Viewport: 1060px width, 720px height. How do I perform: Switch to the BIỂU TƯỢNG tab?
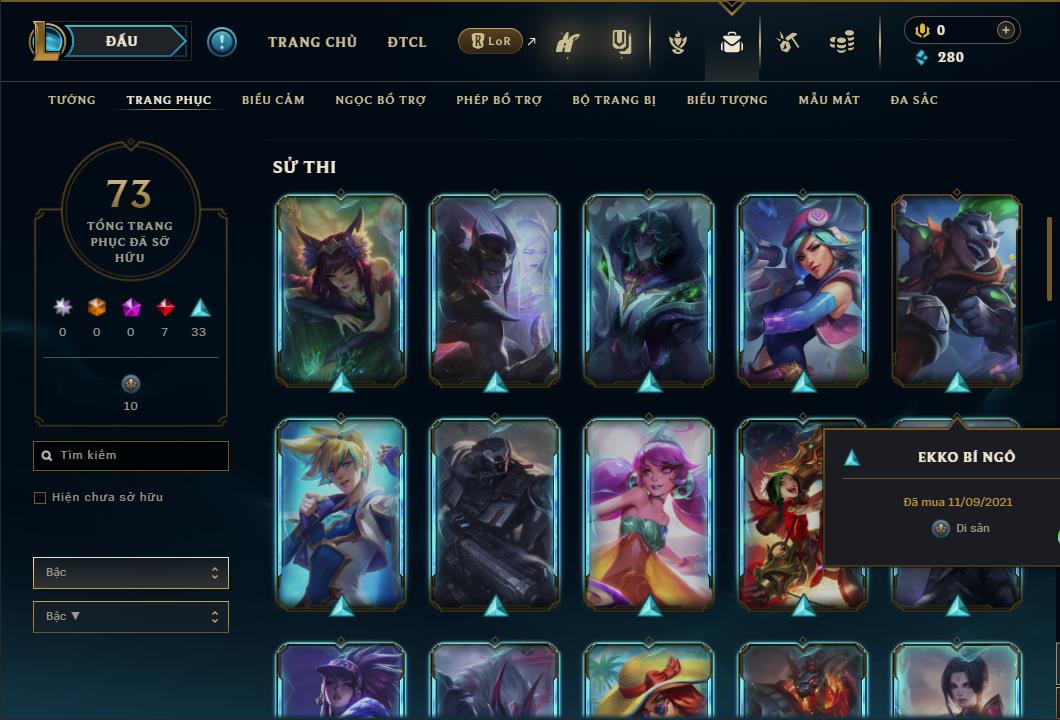(727, 100)
